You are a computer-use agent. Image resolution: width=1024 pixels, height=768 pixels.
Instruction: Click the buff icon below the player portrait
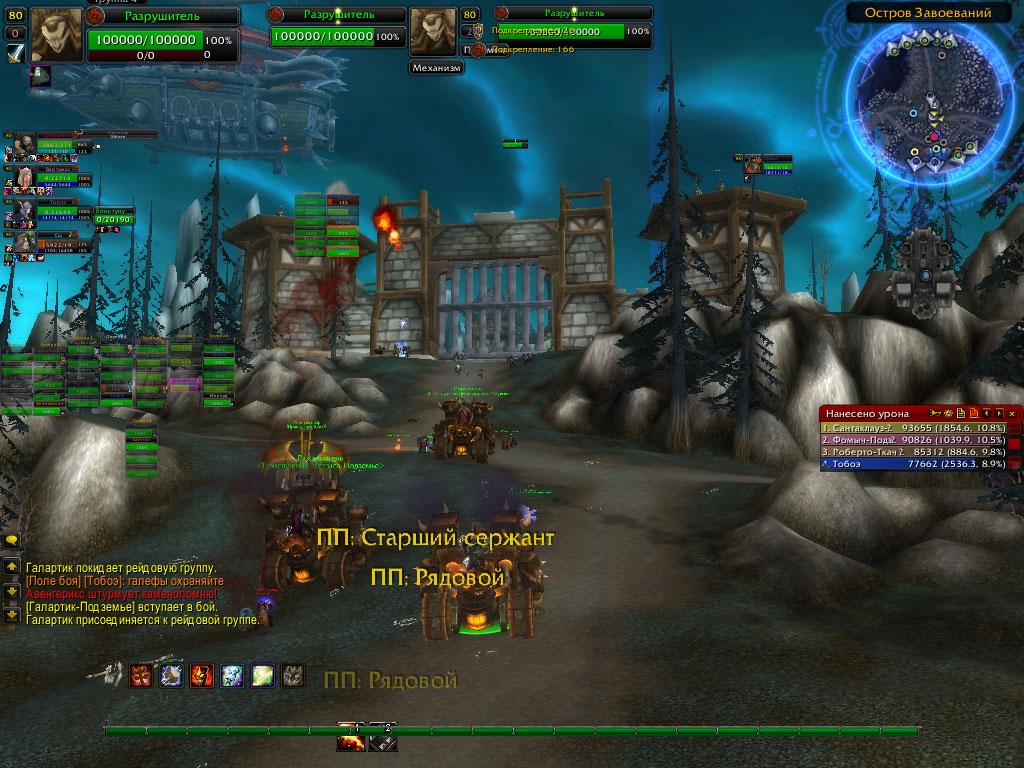pos(41,75)
